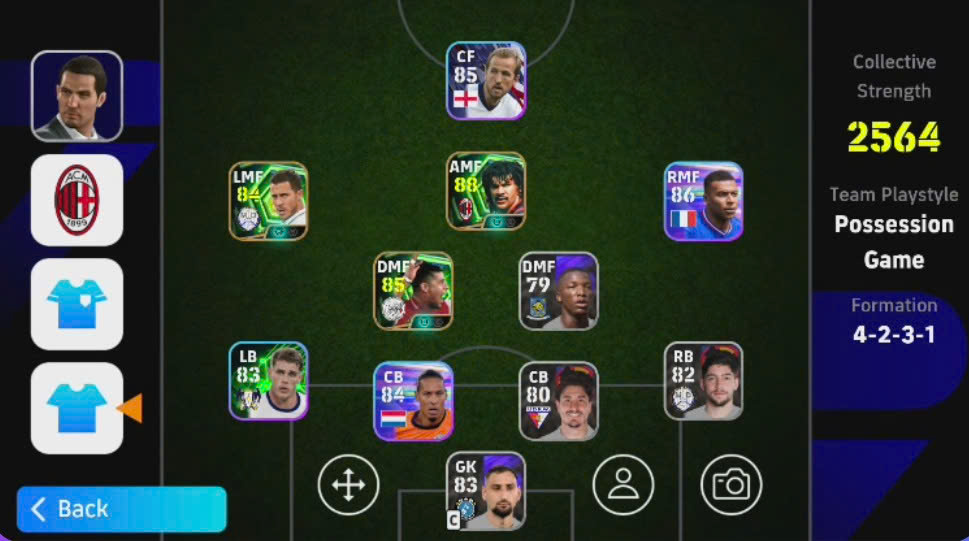Open the player silhouette icon button
Screen dimensions: 969x541
pos(623,485)
